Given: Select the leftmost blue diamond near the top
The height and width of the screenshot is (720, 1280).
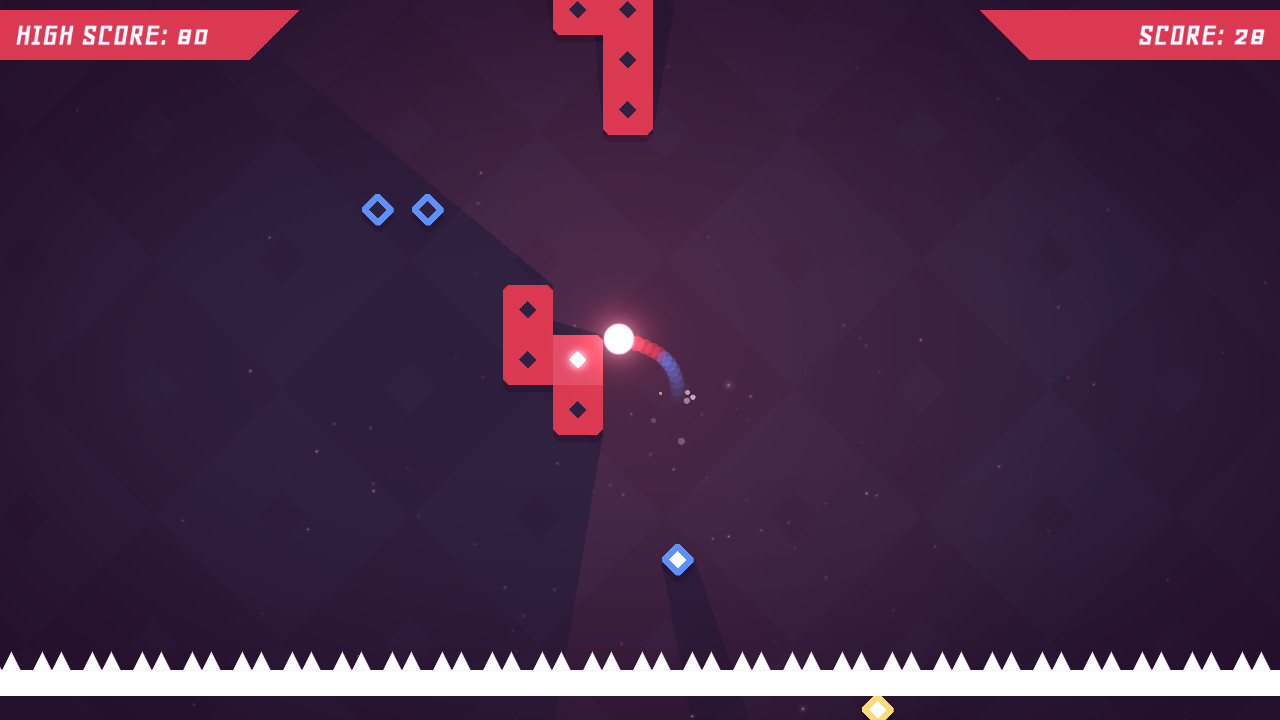Looking at the screenshot, I should pyautogui.click(x=378, y=210).
